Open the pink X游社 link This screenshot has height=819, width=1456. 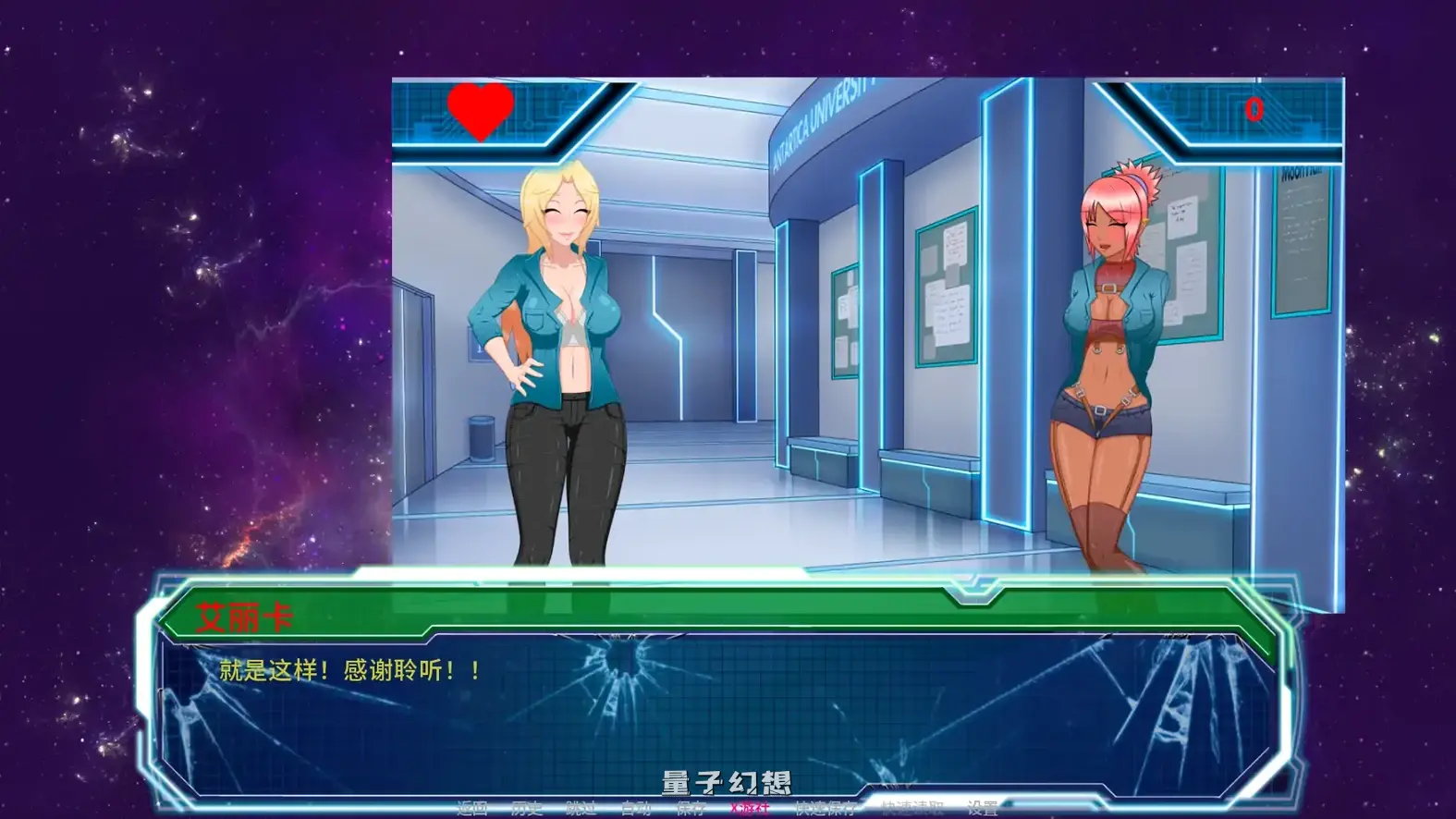tap(749, 806)
